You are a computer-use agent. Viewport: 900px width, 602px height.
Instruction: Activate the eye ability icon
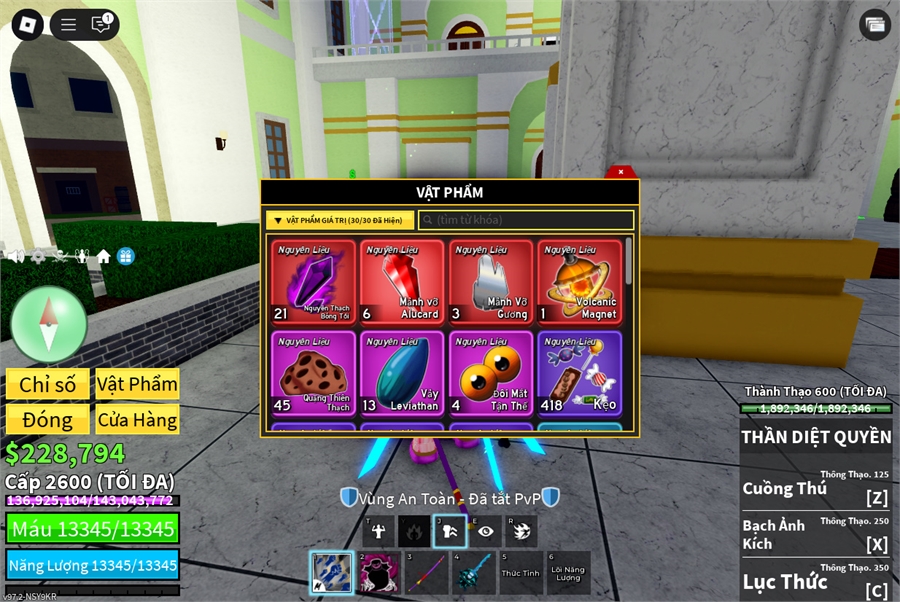point(485,532)
